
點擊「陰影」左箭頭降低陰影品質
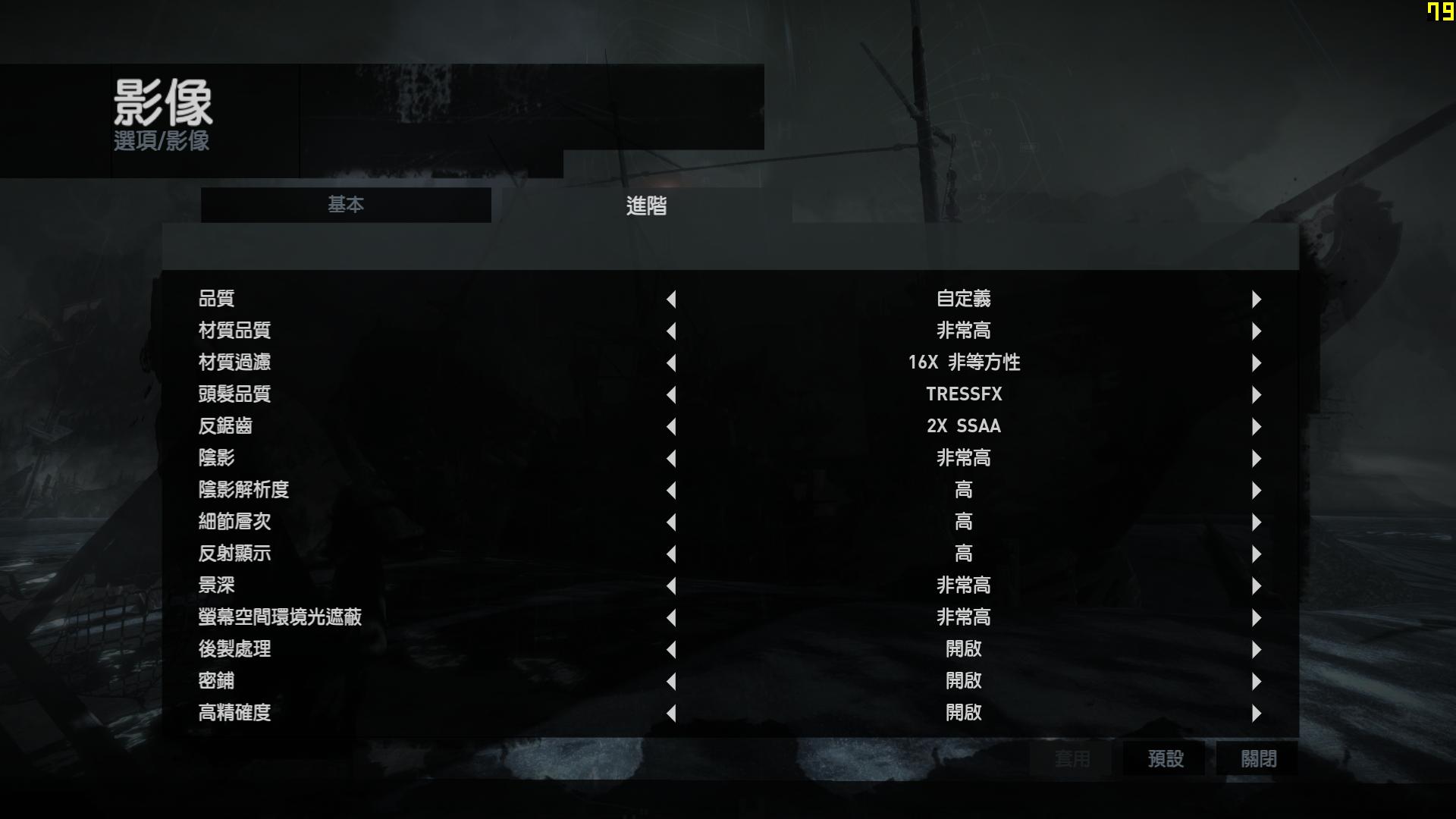click(x=672, y=458)
